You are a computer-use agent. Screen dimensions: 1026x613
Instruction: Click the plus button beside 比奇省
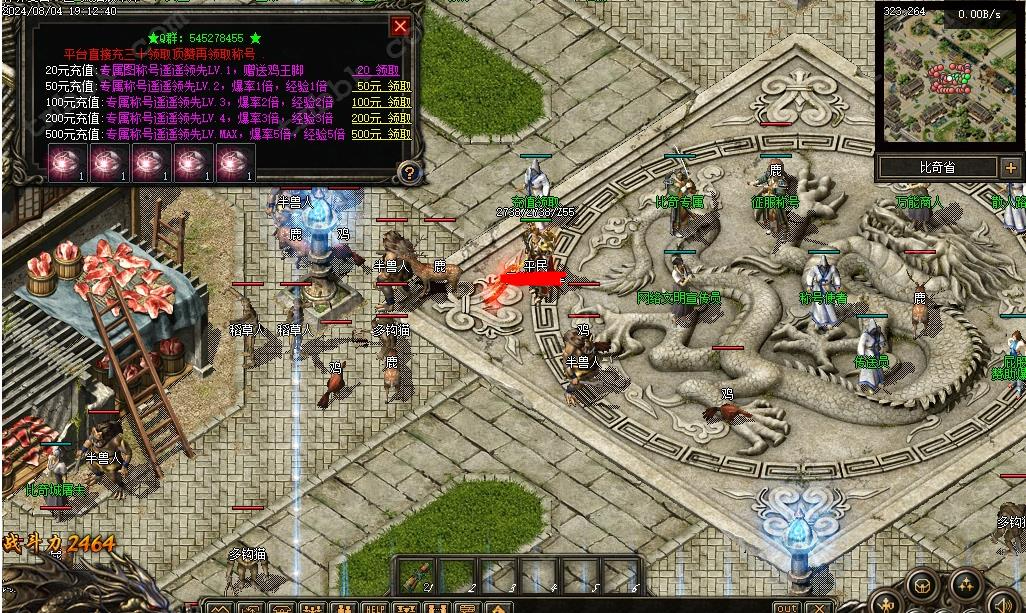pos(1010,168)
